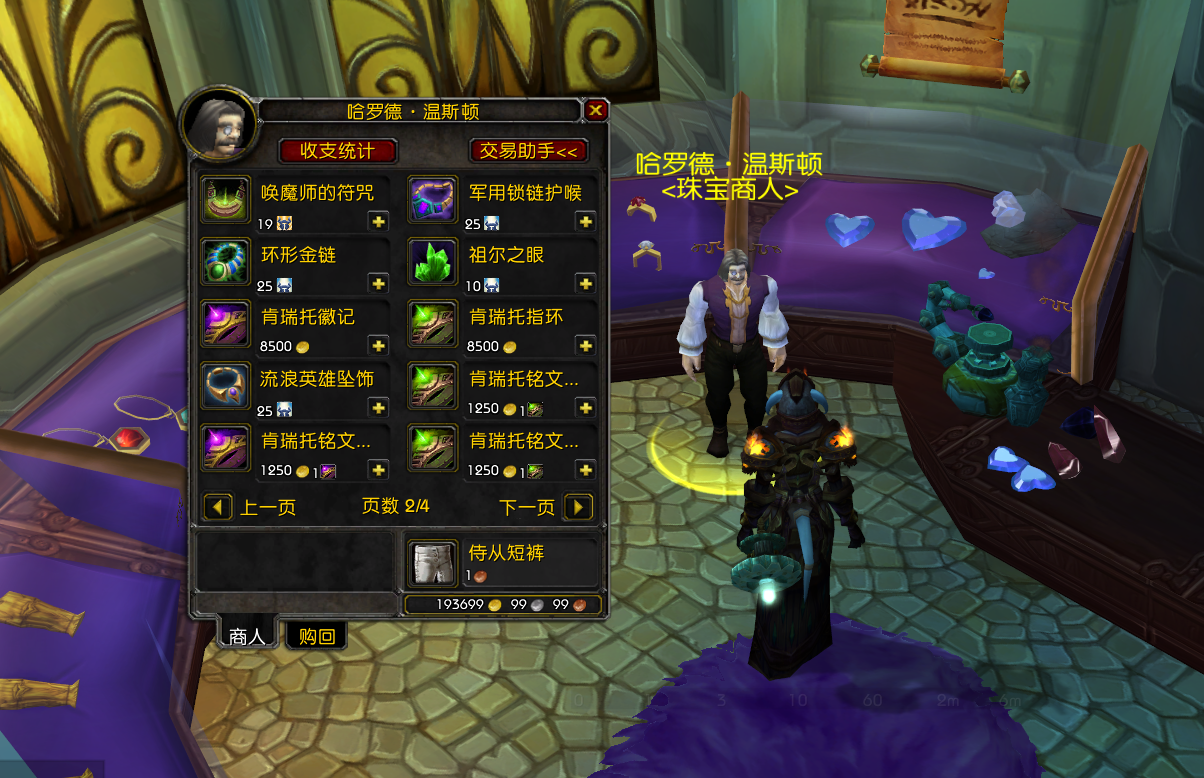The width and height of the screenshot is (1204, 778).
Task: Switch to the 购回 tab
Action: pyautogui.click(x=316, y=636)
